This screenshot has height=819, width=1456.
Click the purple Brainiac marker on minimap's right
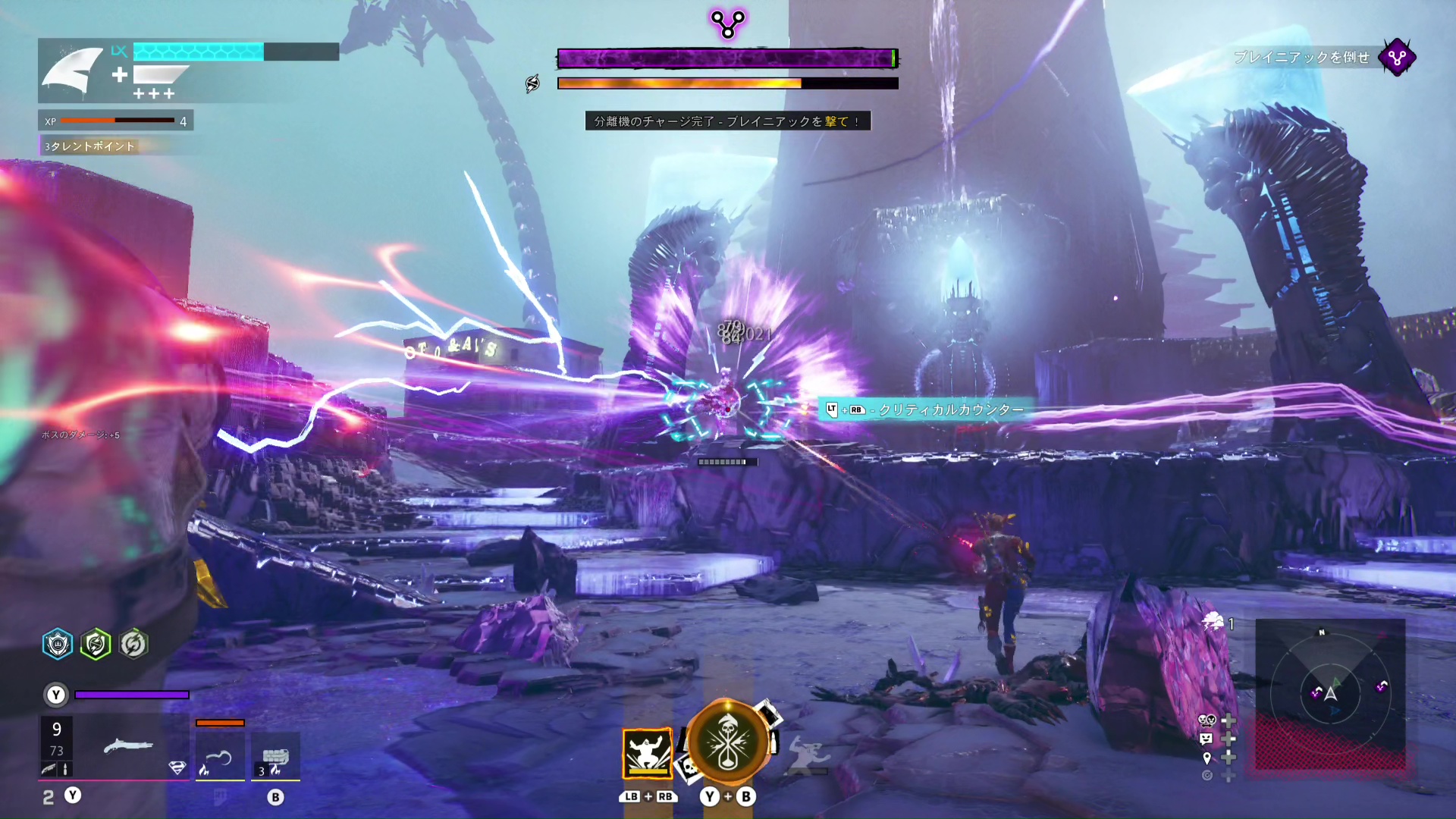click(x=1382, y=687)
